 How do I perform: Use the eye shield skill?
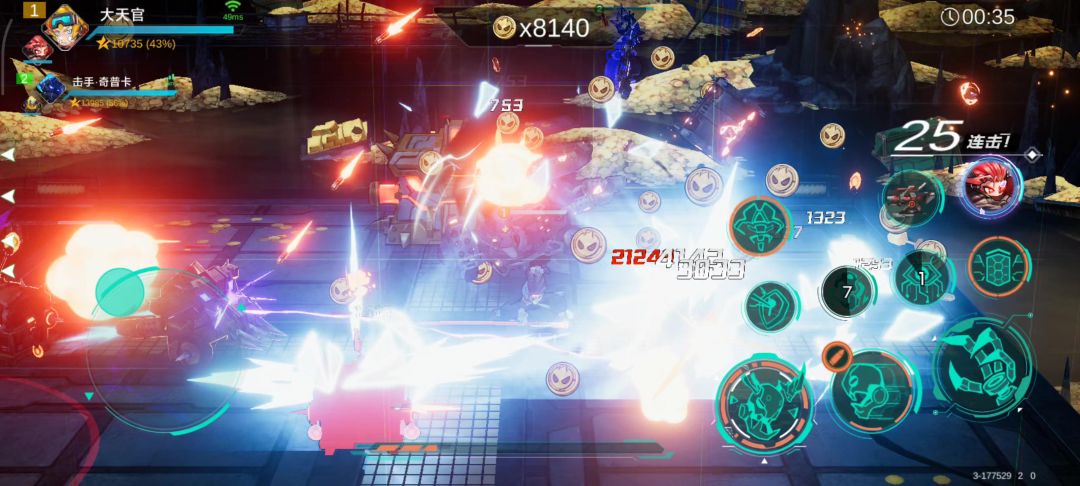click(771, 304)
